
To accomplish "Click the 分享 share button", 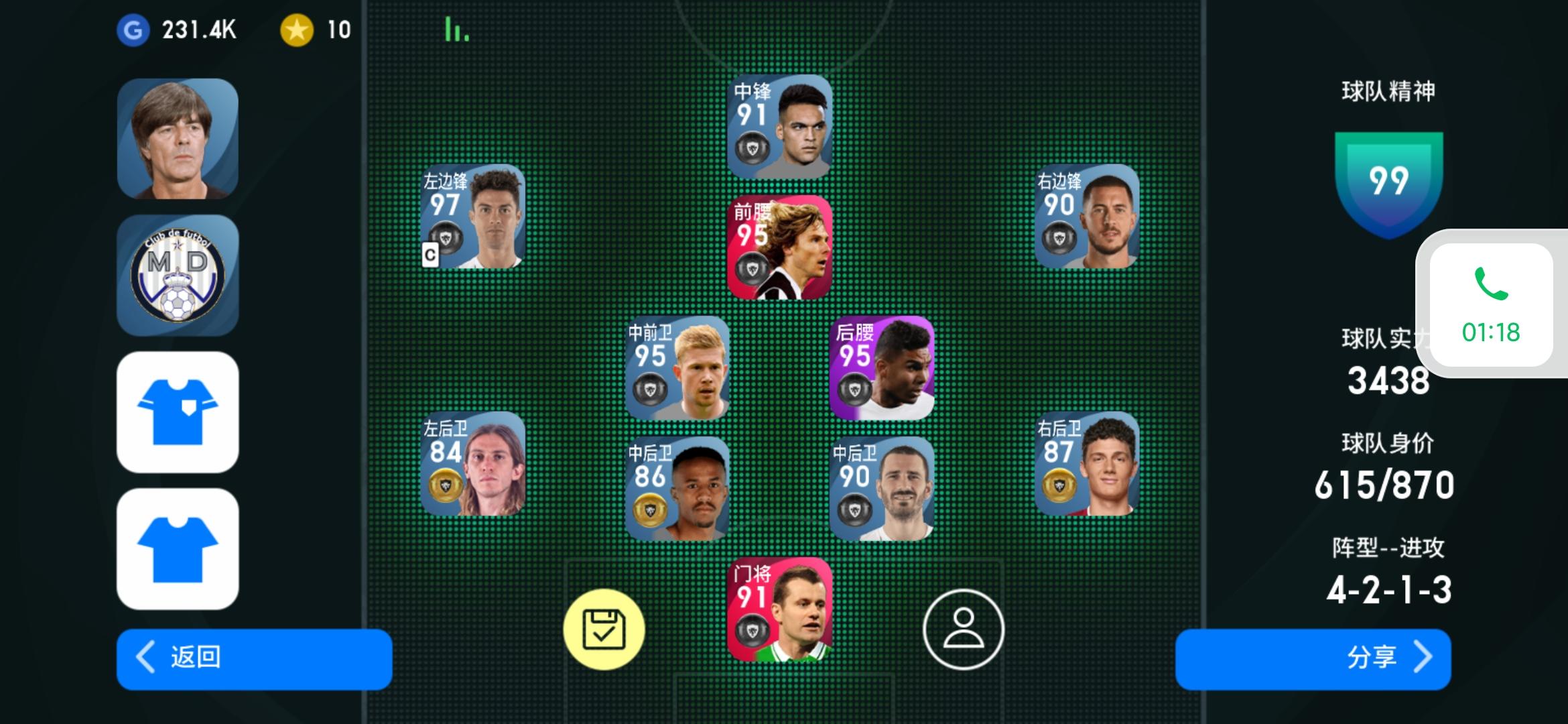I will [1313, 660].
